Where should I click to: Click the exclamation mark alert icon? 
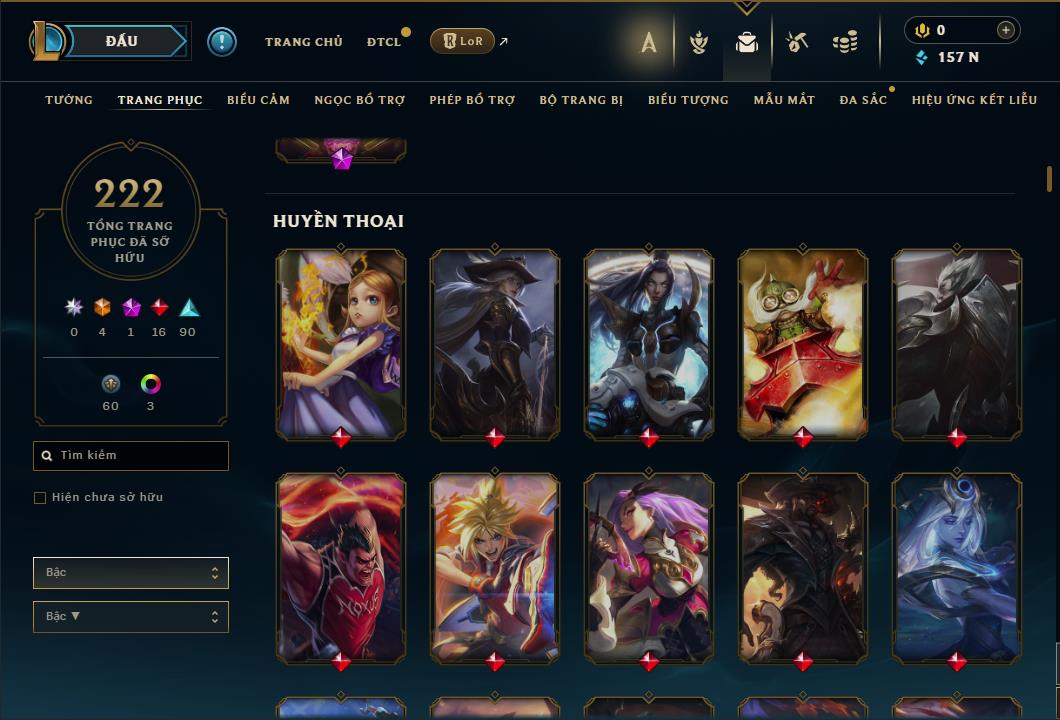click(x=222, y=41)
